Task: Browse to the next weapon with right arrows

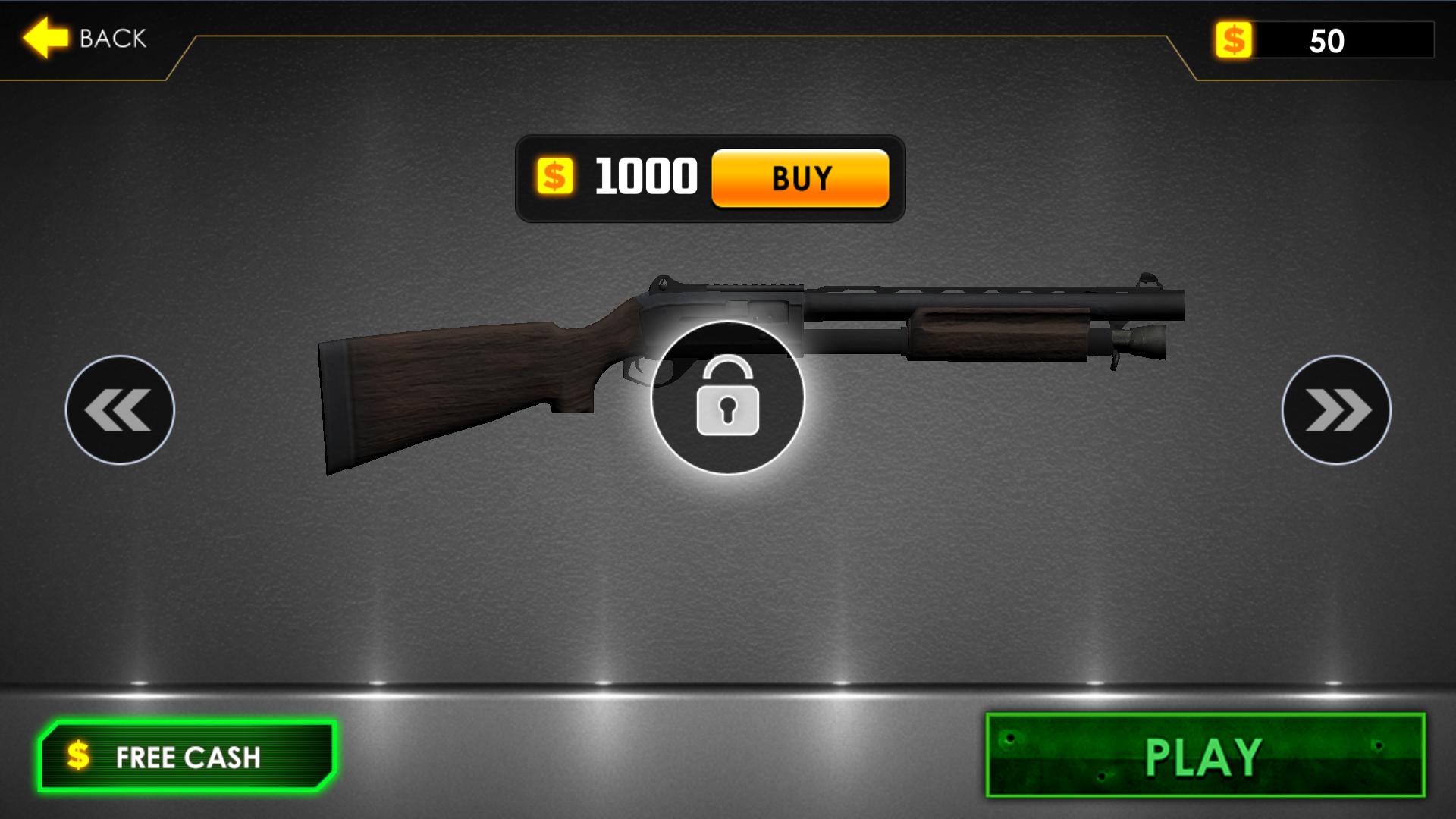Action: coord(1336,409)
